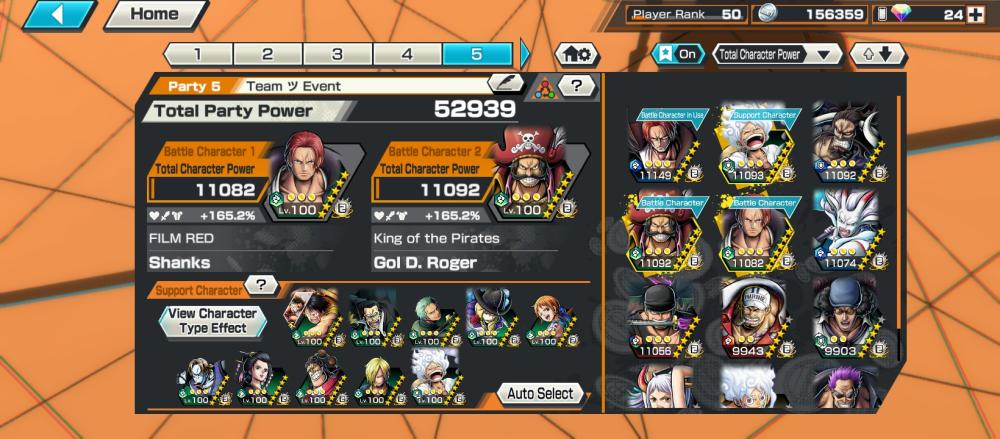The width and height of the screenshot is (1000, 439).
Task: Auto Select support characters
Action: 540,393
